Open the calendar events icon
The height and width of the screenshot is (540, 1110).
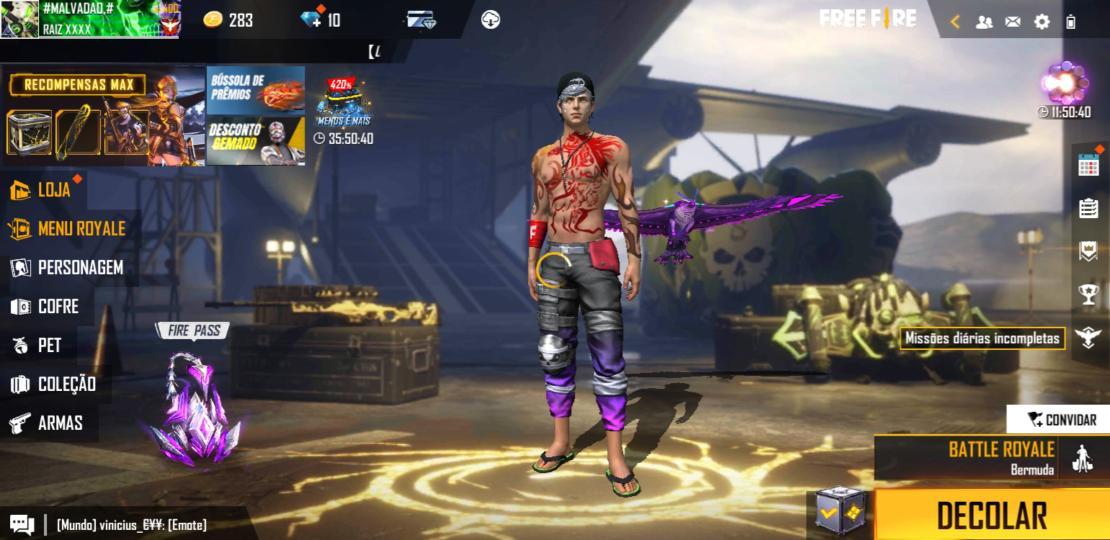1088,165
